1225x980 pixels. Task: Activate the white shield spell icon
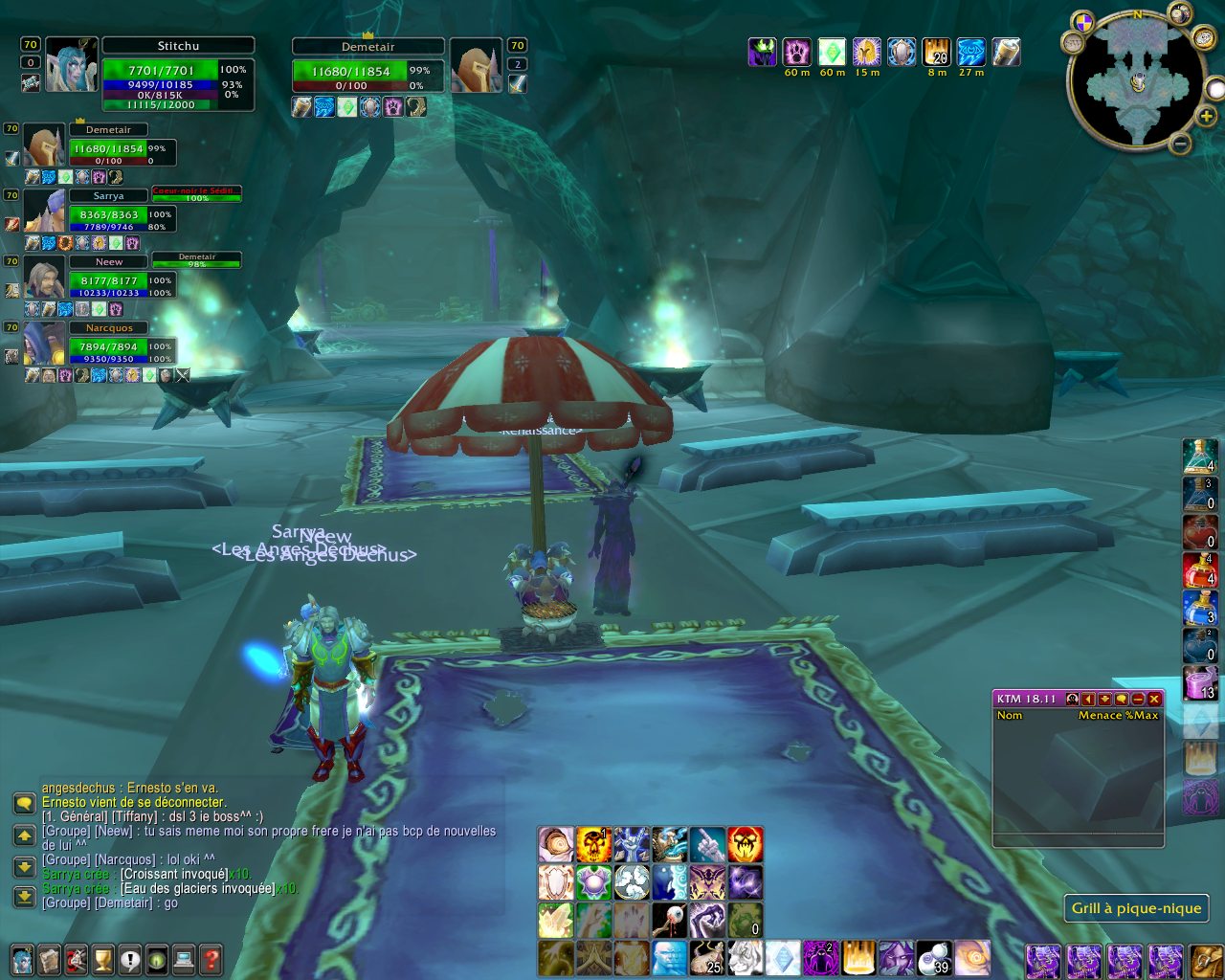tap(555, 882)
